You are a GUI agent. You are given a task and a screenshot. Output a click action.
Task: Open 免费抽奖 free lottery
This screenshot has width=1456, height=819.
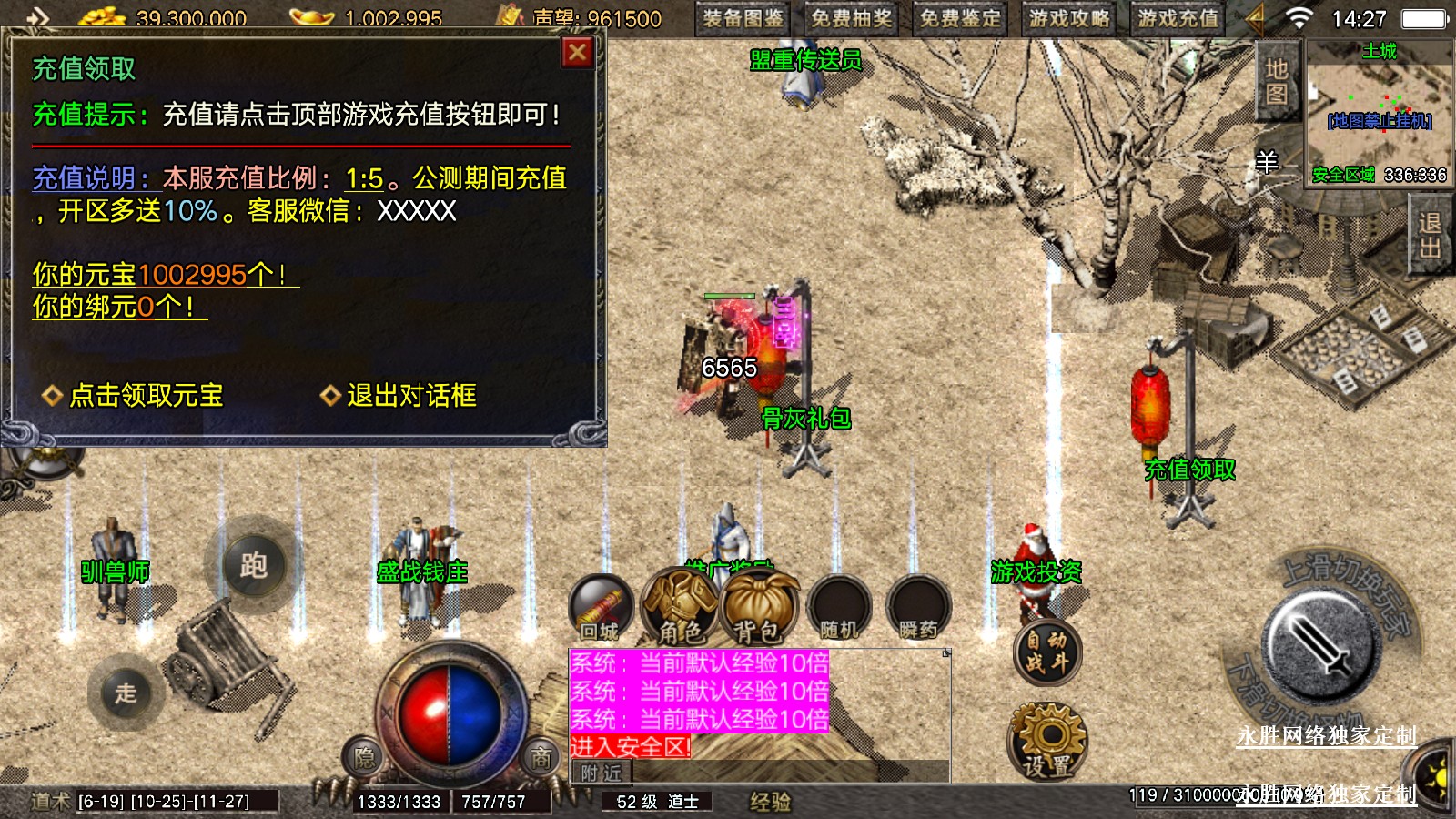852,18
